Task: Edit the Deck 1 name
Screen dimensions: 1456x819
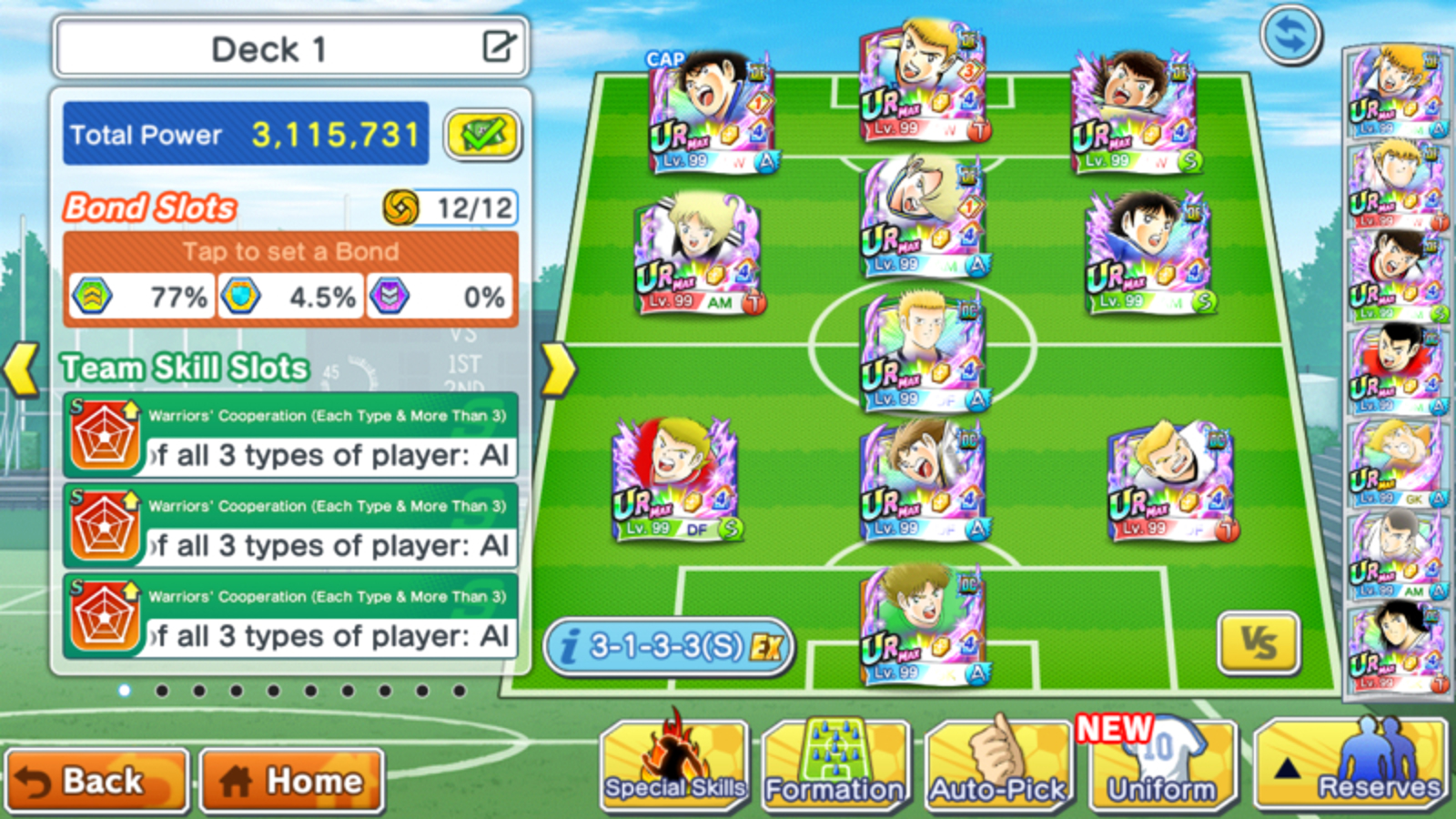Action: [x=499, y=46]
